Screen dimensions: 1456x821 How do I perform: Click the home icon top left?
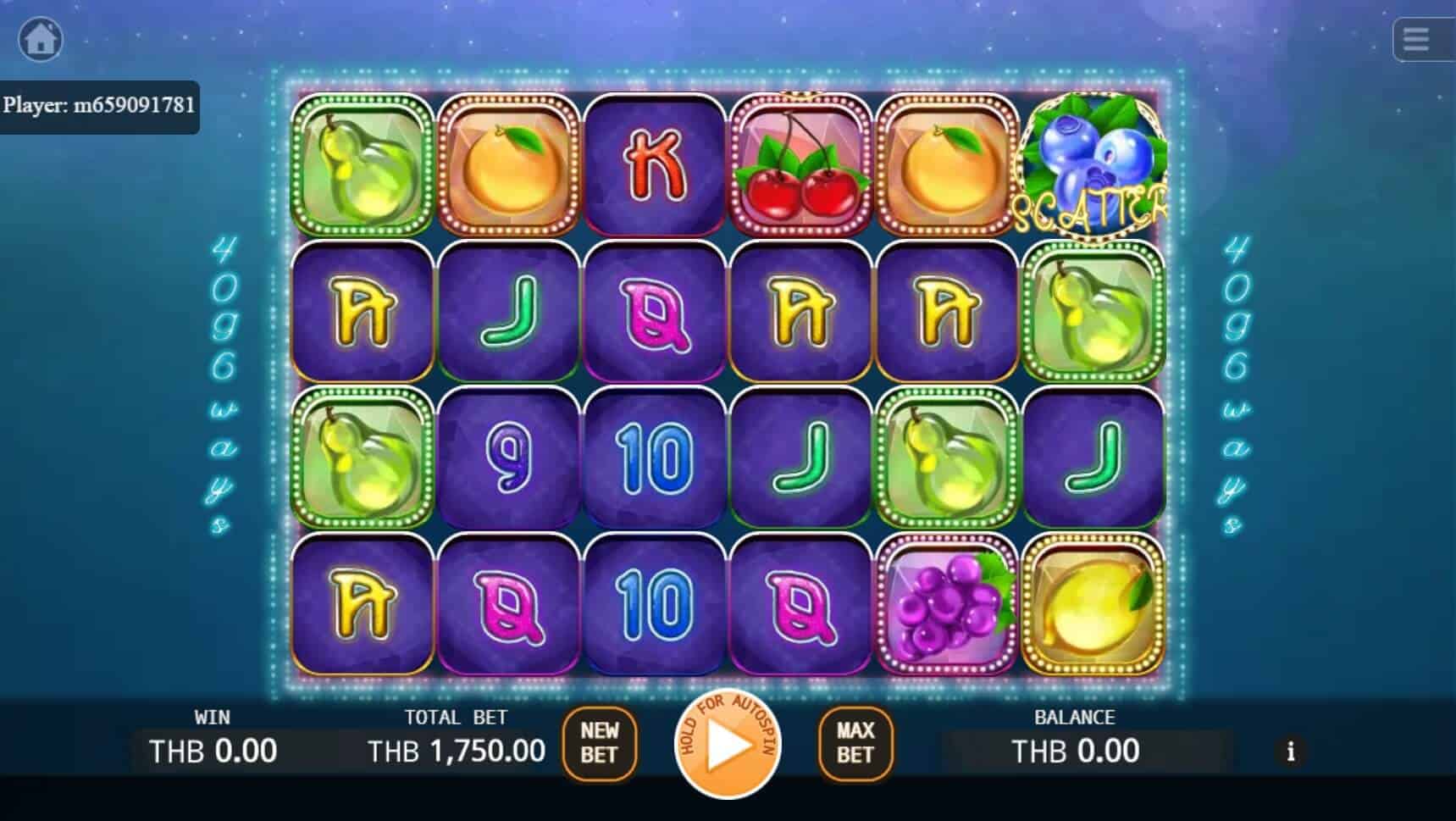click(x=40, y=40)
